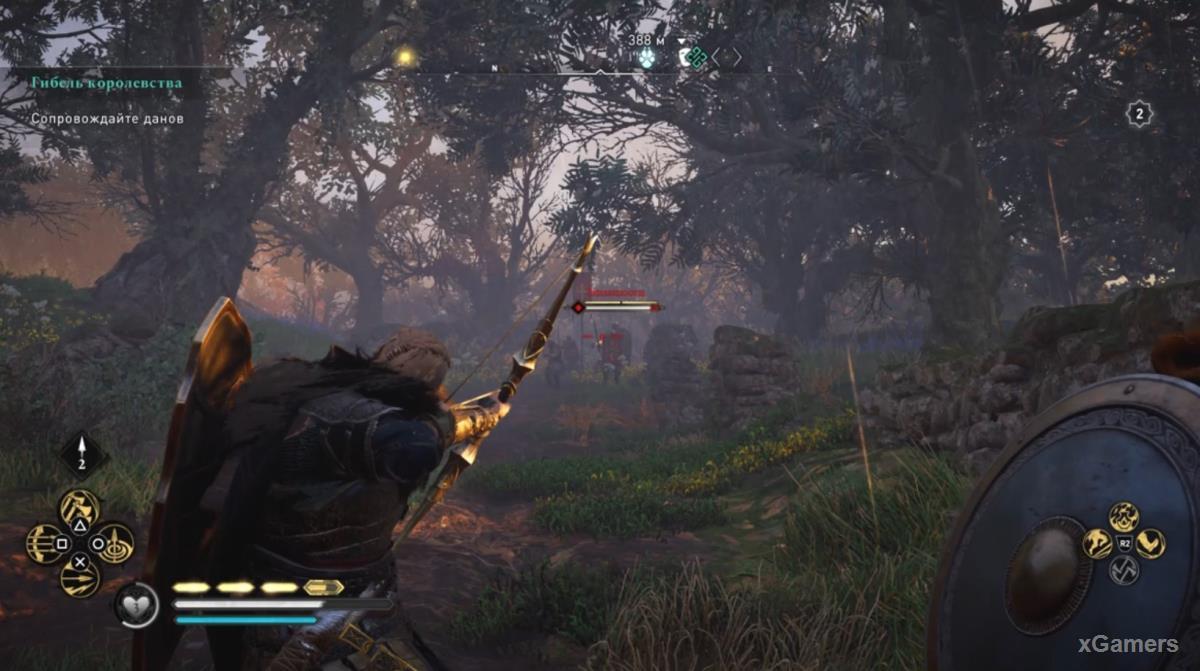1200x671 pixels.
Task: Activate the left melee ability icon
Action: [1098, 544]
